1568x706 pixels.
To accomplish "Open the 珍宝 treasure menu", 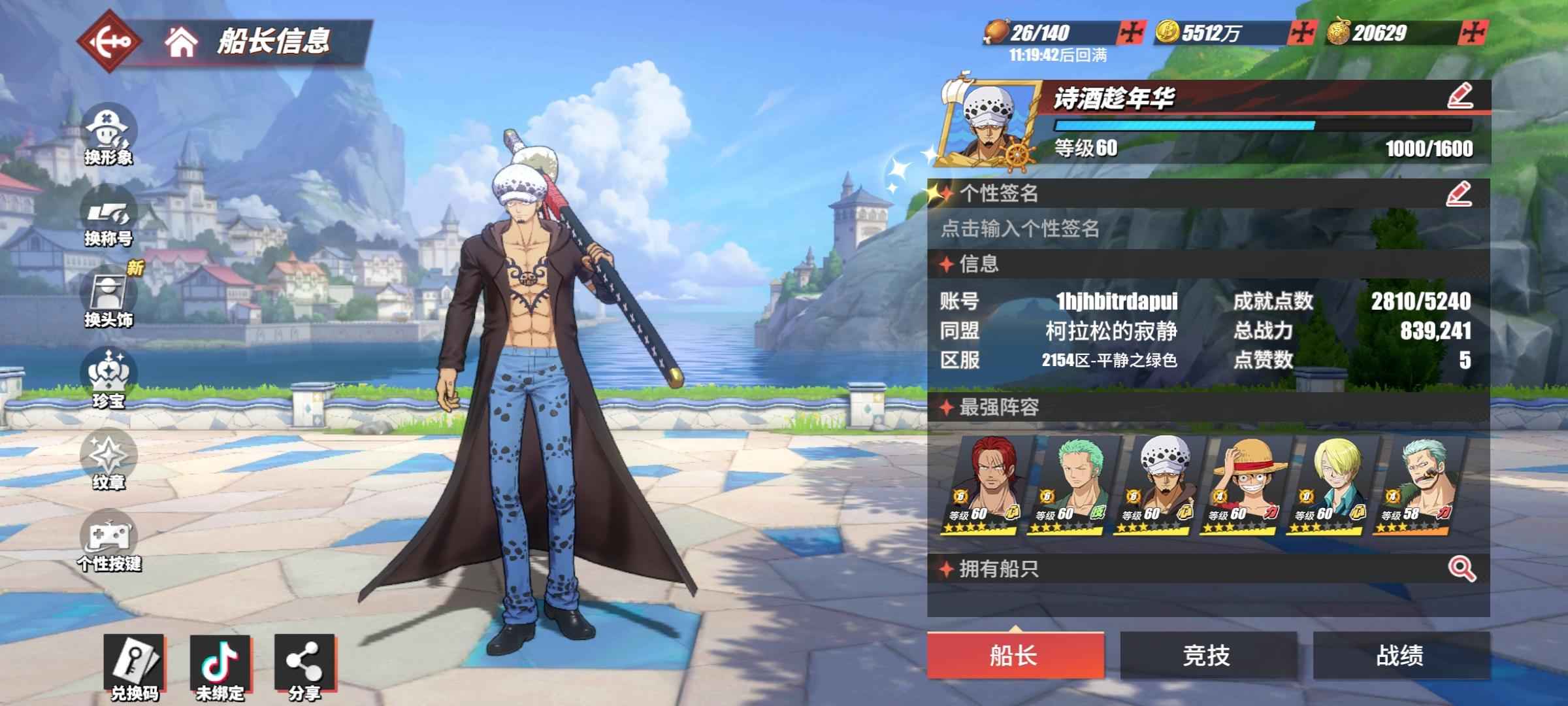I will [x=108, y=380].
